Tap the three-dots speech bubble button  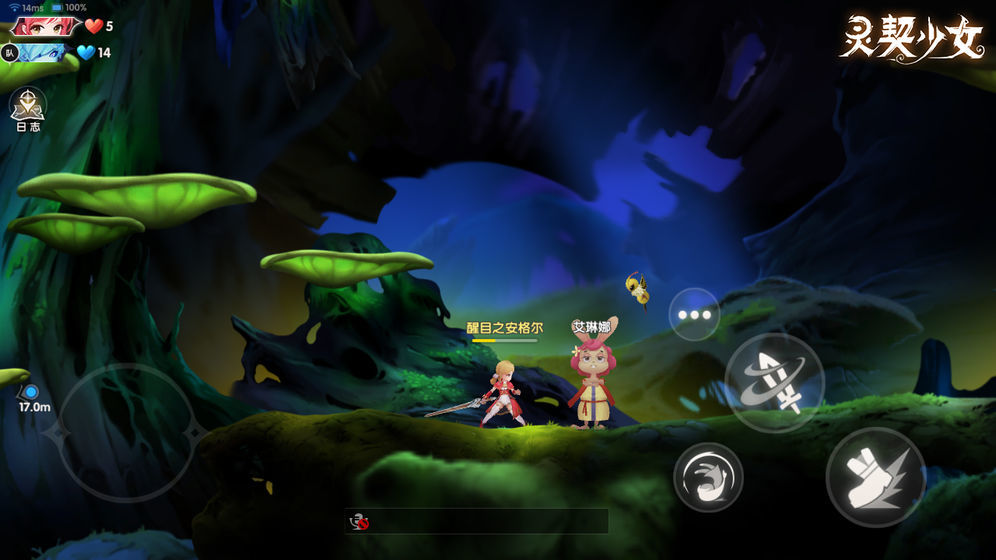(x=694, y=313)
